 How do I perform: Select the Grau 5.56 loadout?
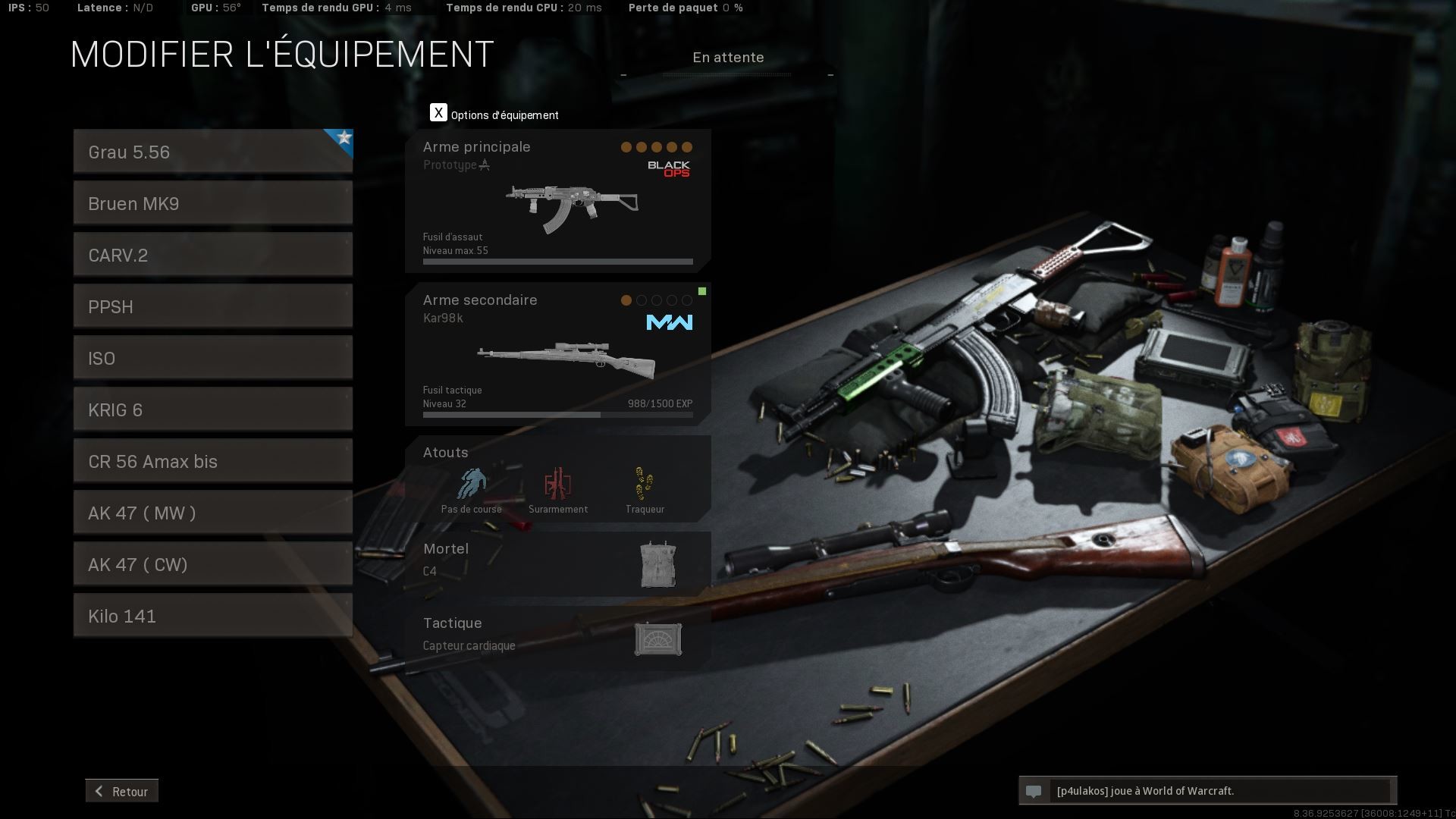pos(212,152)
